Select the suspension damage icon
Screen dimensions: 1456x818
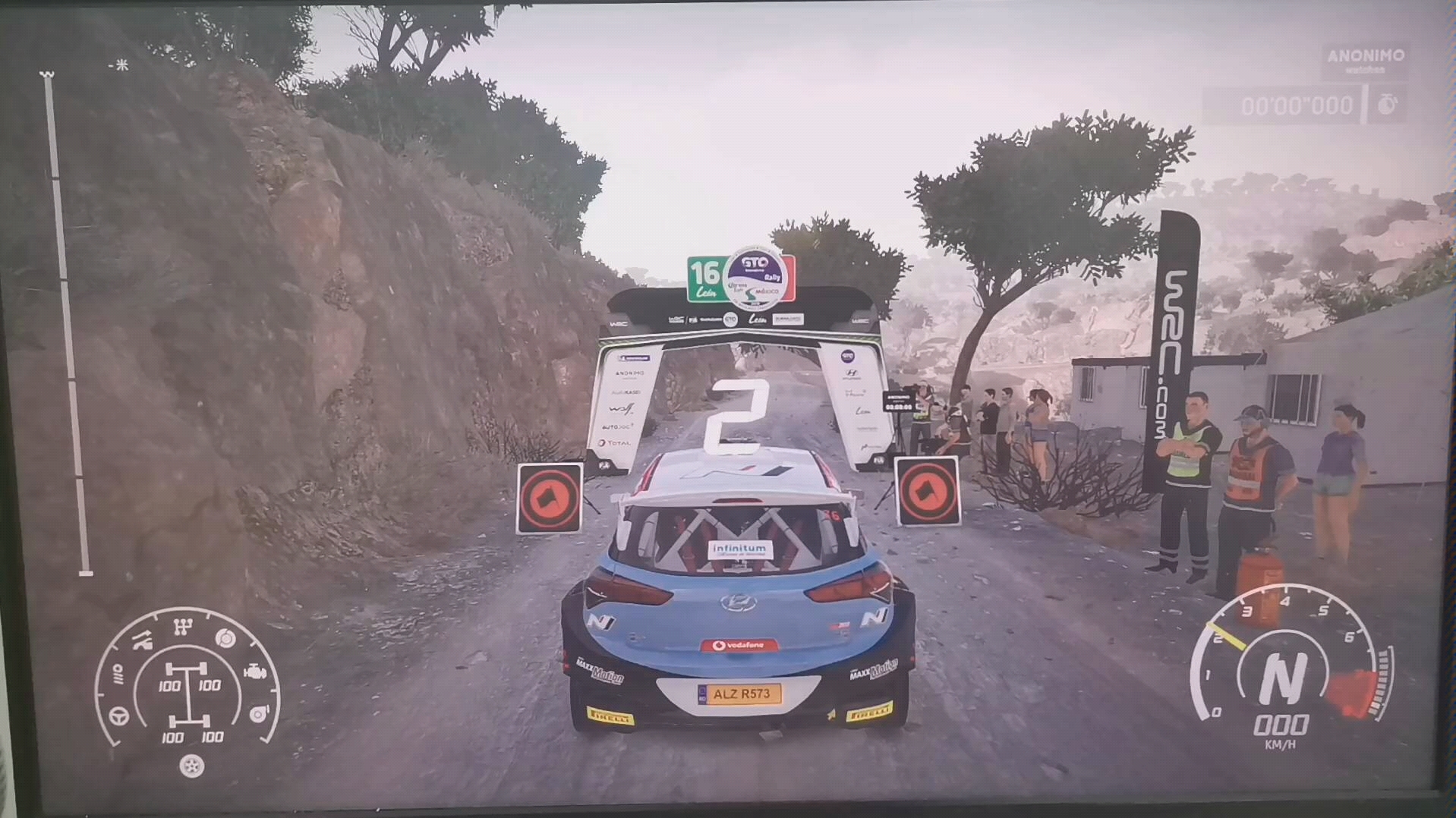[x=141, y=640]
